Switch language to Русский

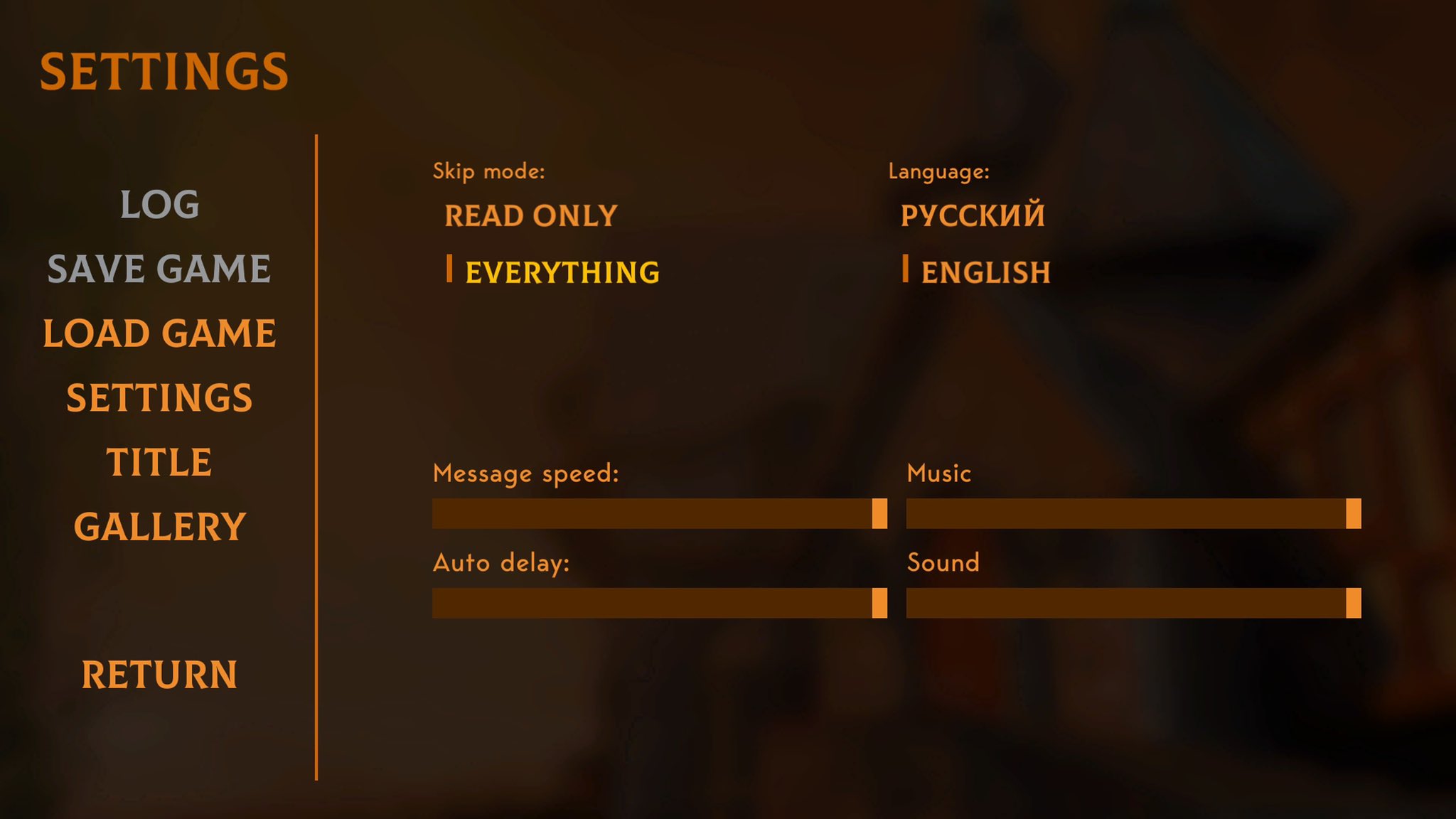[973, 216]
